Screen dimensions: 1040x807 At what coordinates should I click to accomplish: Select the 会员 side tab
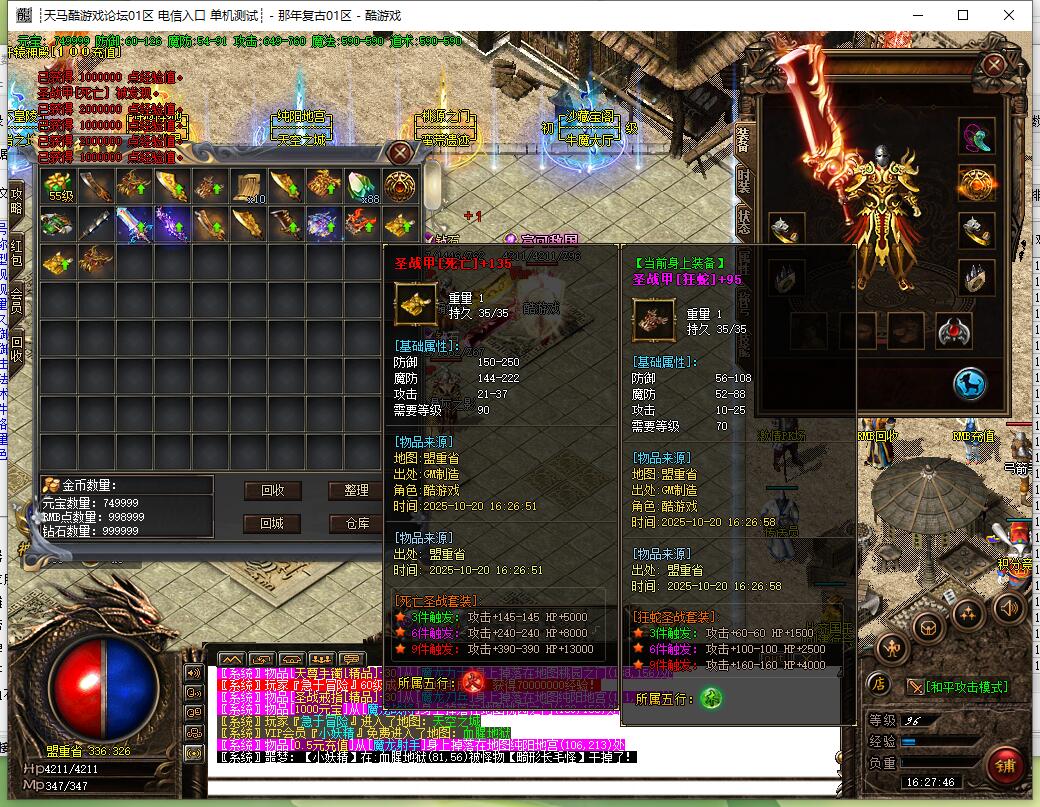click(16, 298)
